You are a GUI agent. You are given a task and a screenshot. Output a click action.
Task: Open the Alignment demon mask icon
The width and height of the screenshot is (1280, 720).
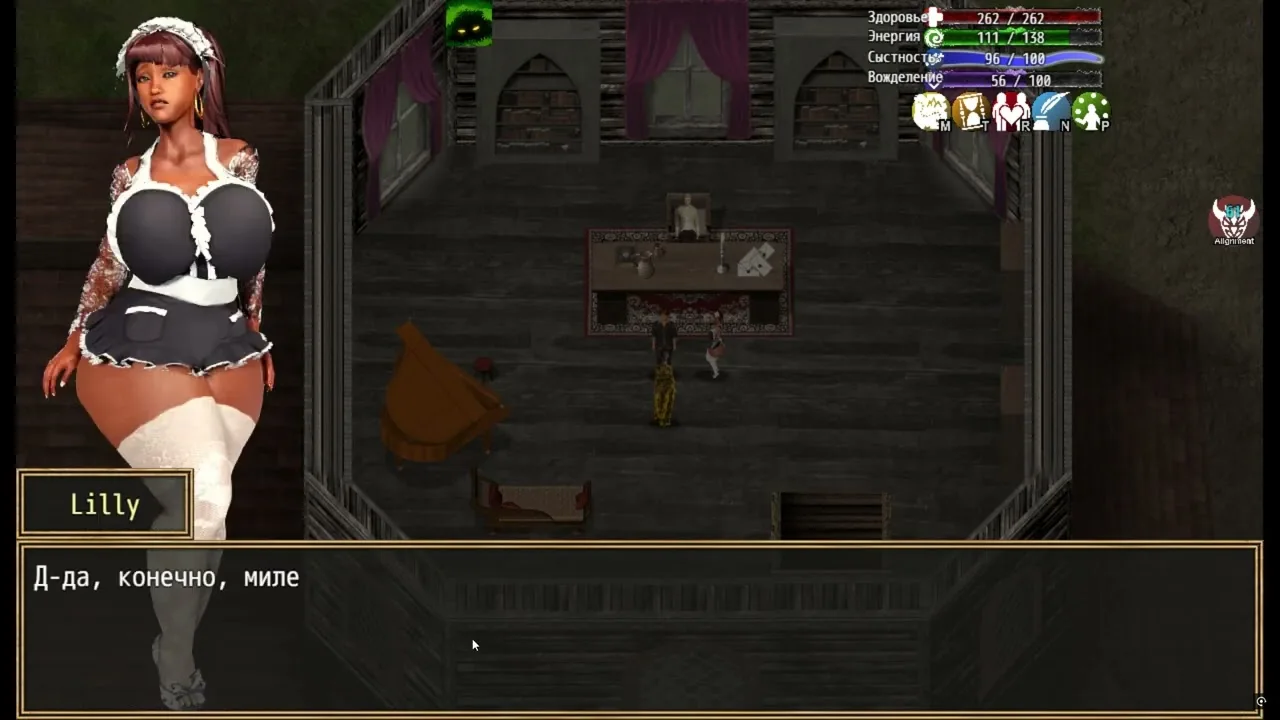(1234, 219)
